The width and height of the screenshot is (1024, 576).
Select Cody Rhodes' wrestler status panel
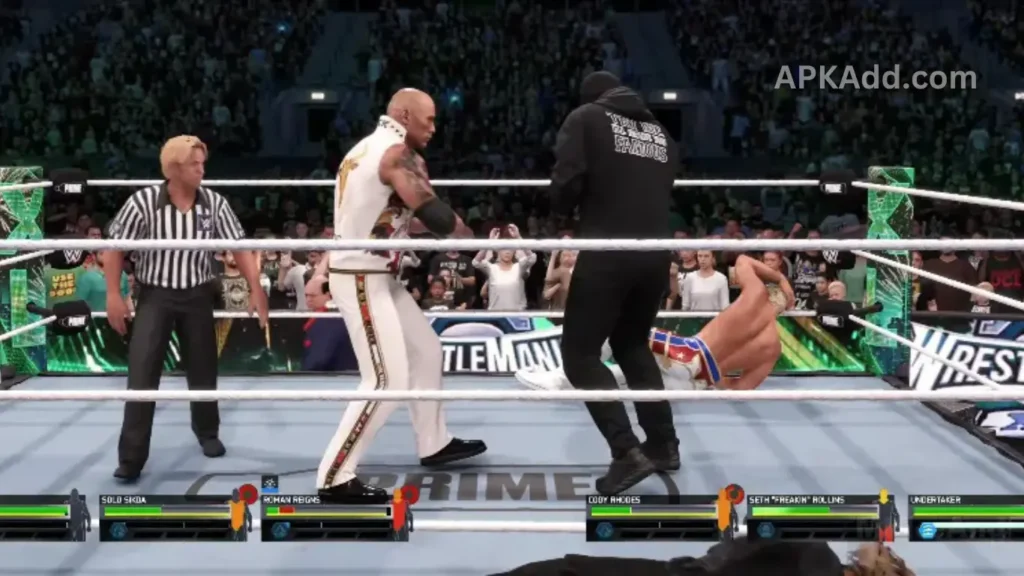652,517
